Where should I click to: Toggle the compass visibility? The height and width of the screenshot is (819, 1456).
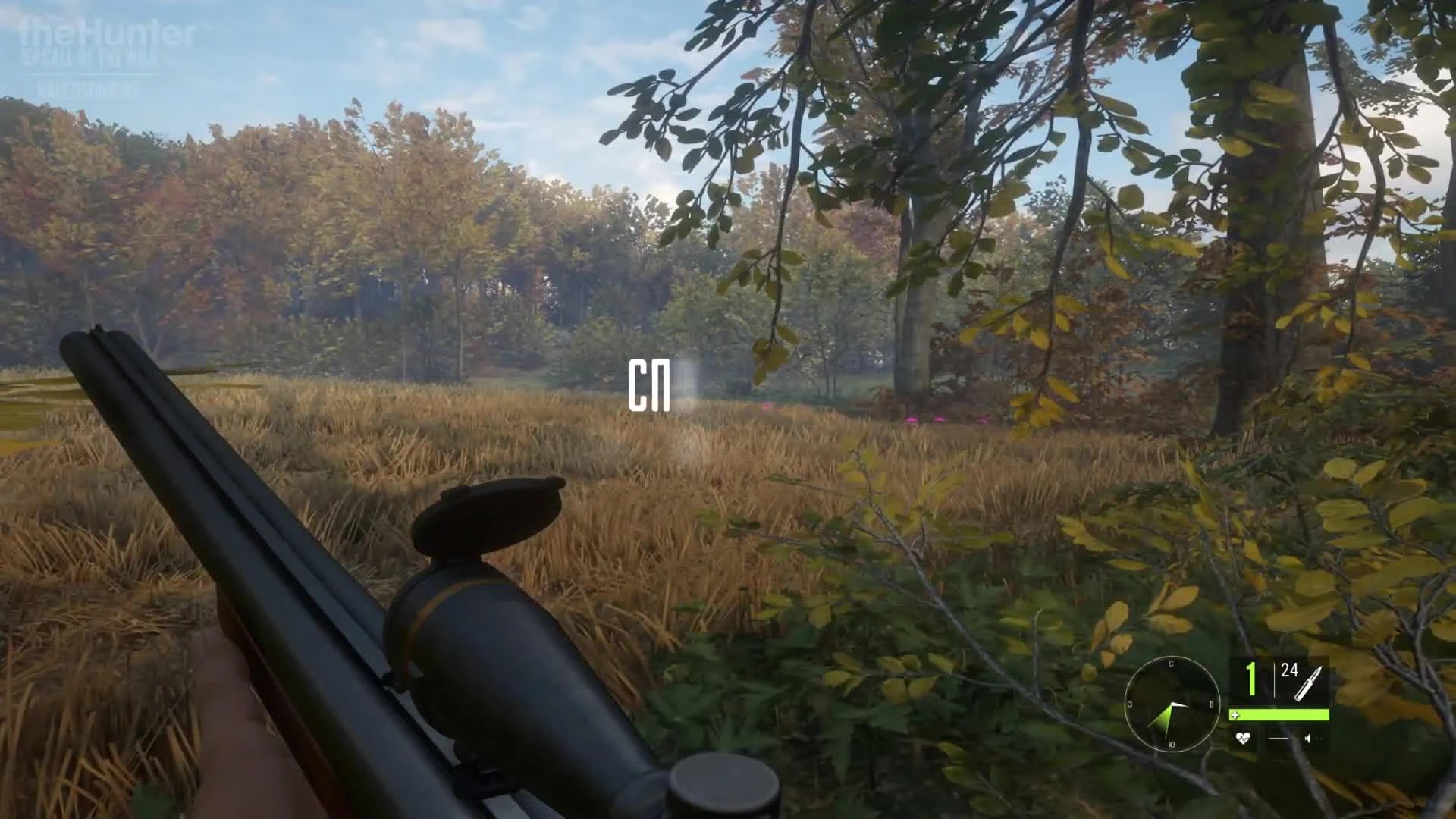(x=1173, y=704)
